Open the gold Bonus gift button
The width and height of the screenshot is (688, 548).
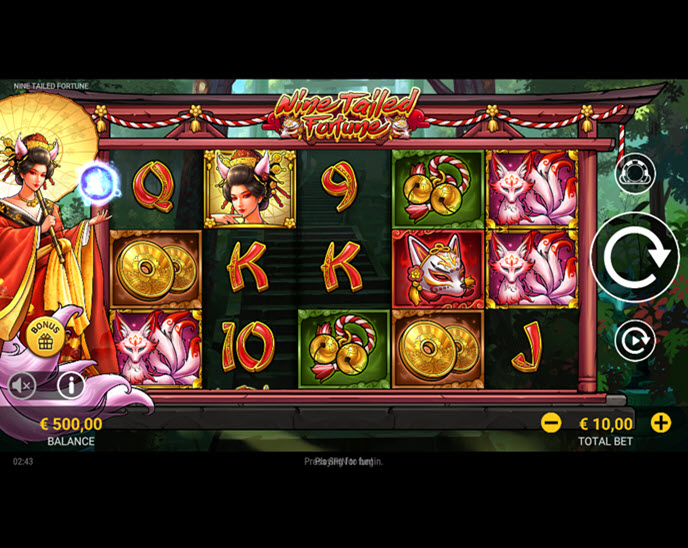pyautogui.click(x=45, y=337)
